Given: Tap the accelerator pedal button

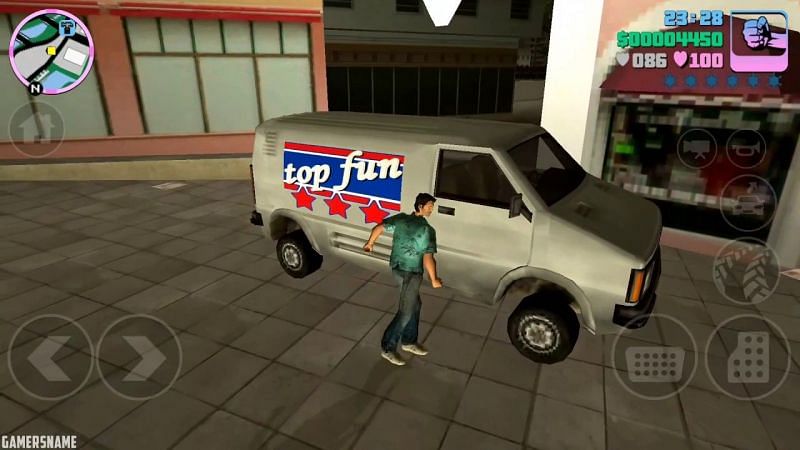Looking at the screenshot, I should (x=746, y=358).
